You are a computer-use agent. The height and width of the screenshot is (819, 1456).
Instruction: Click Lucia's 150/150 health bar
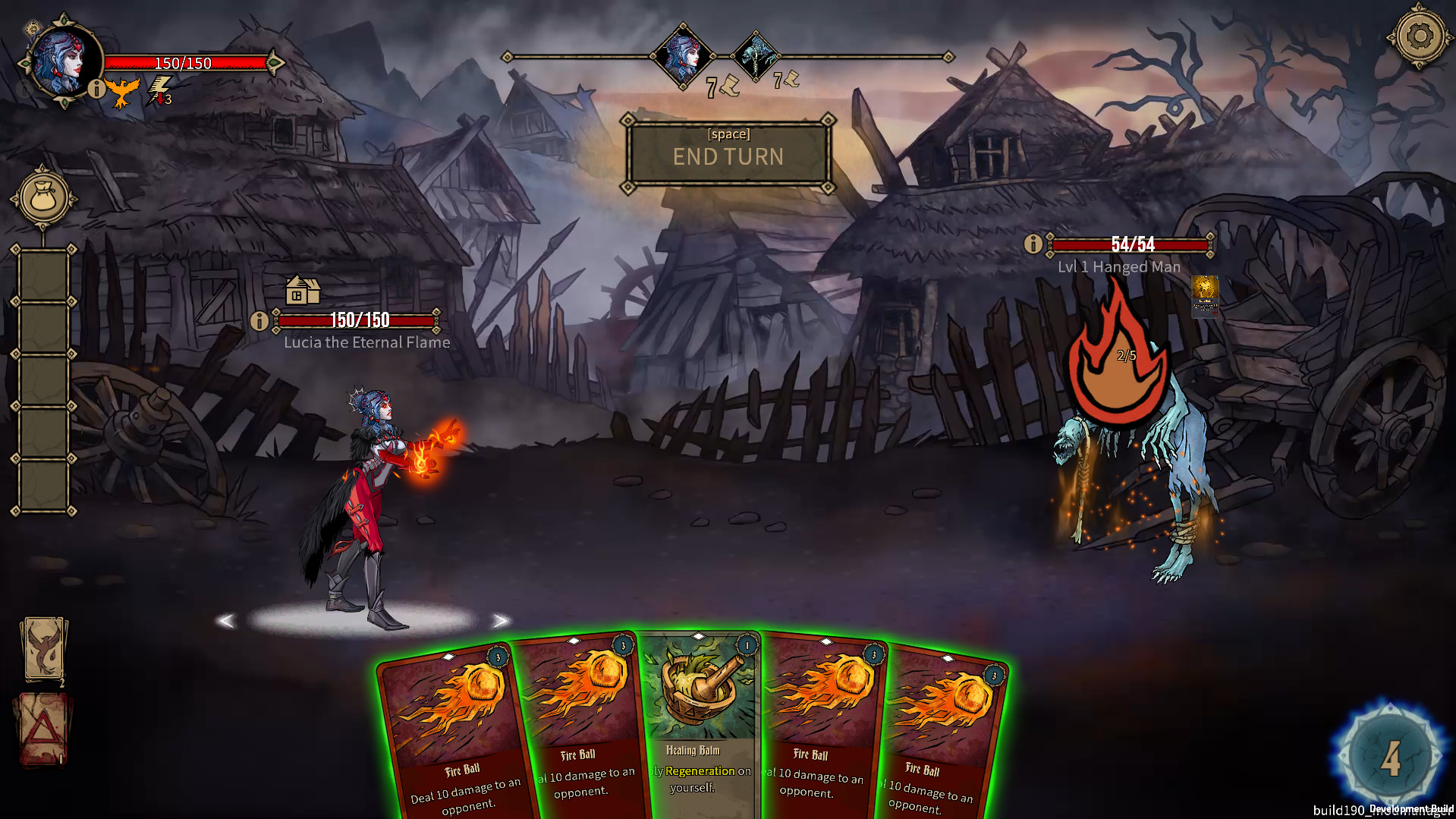click(182, 64)
